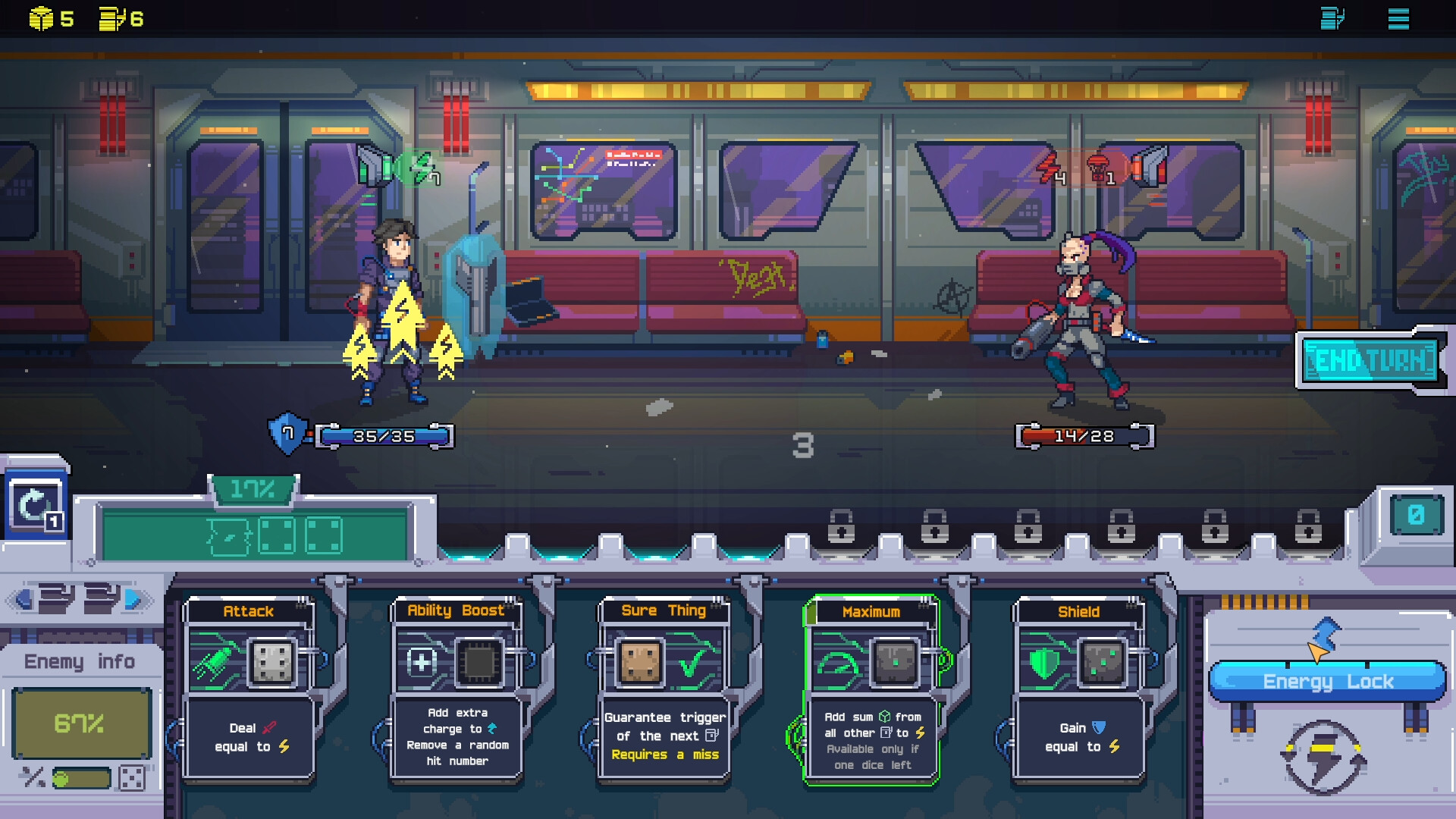Open the deck list icon

click(x=1332, y=19)
